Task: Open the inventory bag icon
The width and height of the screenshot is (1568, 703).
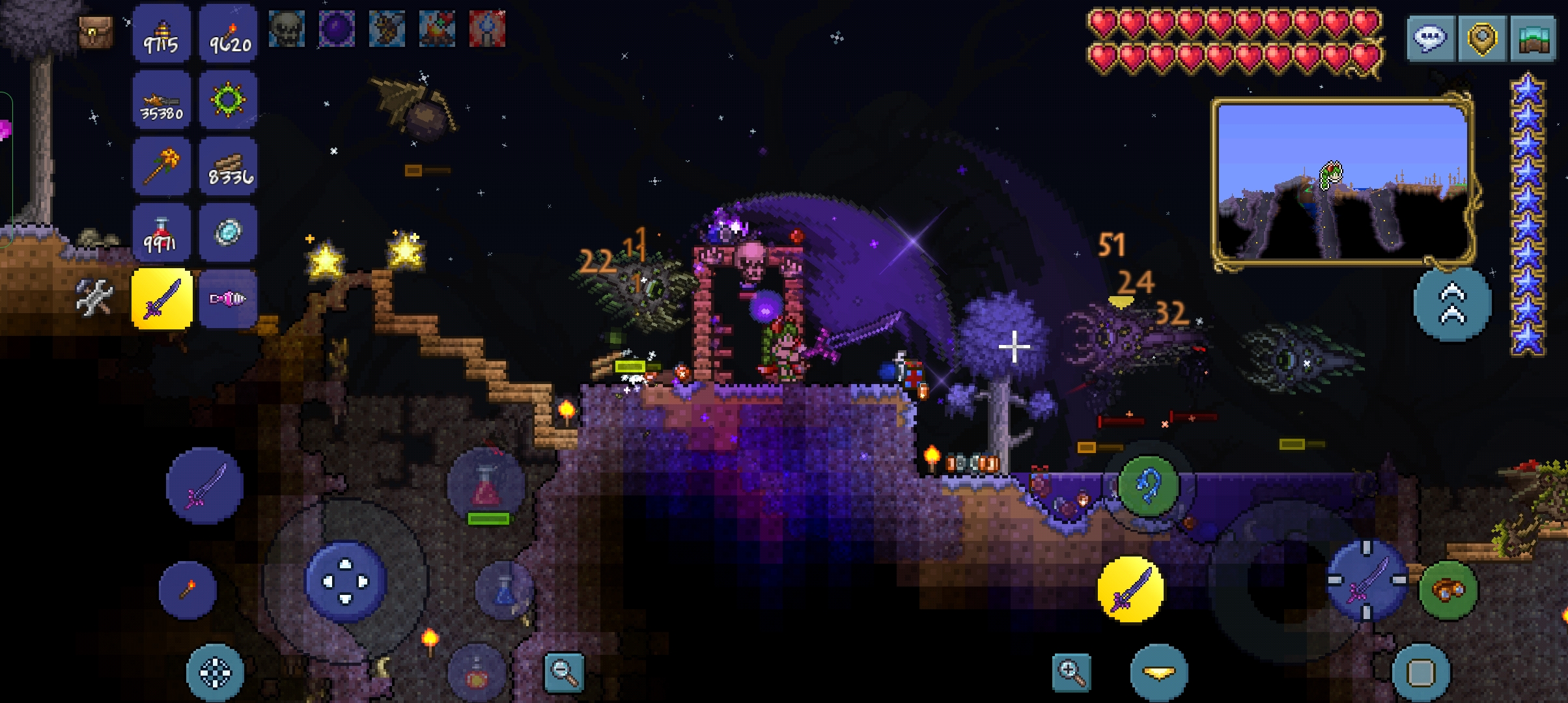Action: pyautogui.click(x=95, y=31)
